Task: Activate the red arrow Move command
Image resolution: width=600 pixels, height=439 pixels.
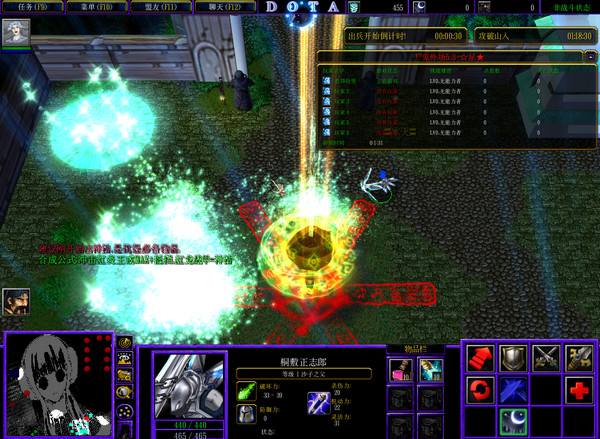Action: pos(482,359)
